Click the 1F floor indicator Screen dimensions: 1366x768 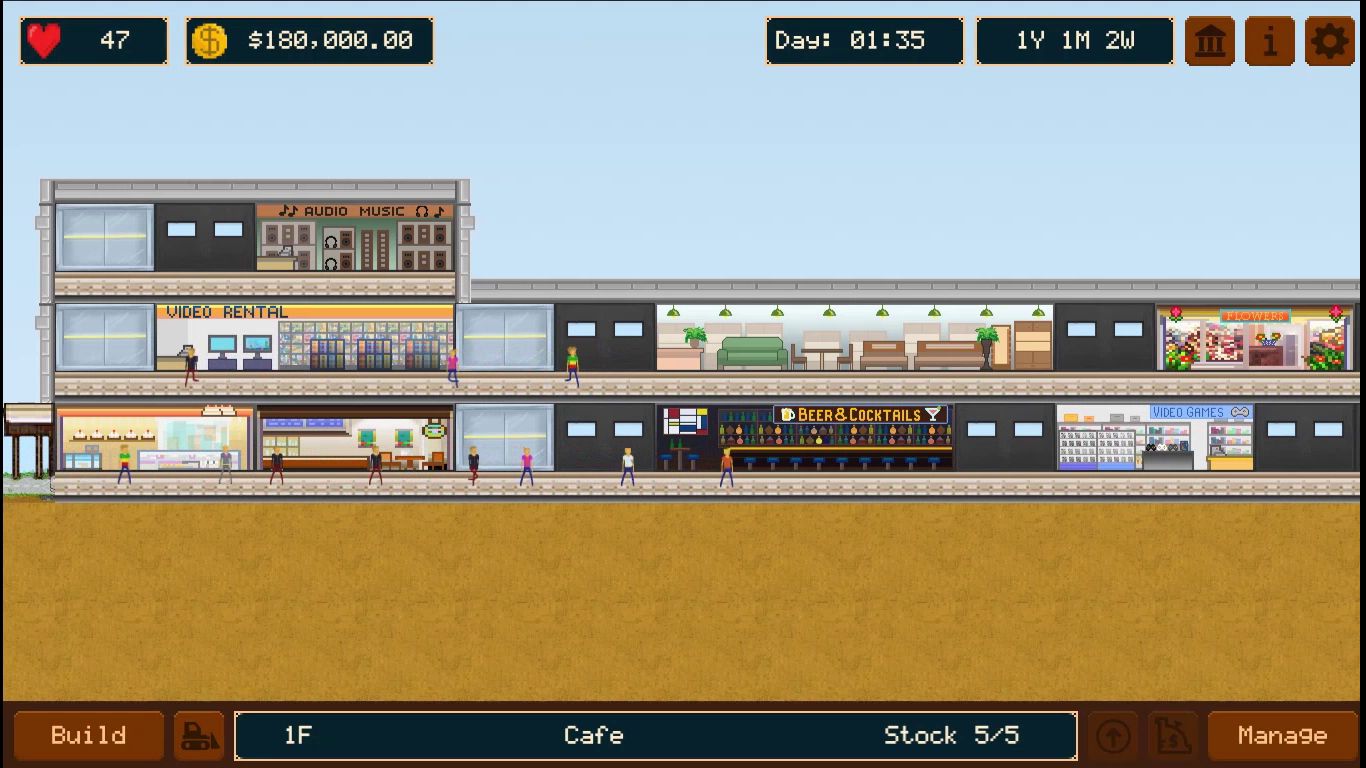click(x=297, y=735)
